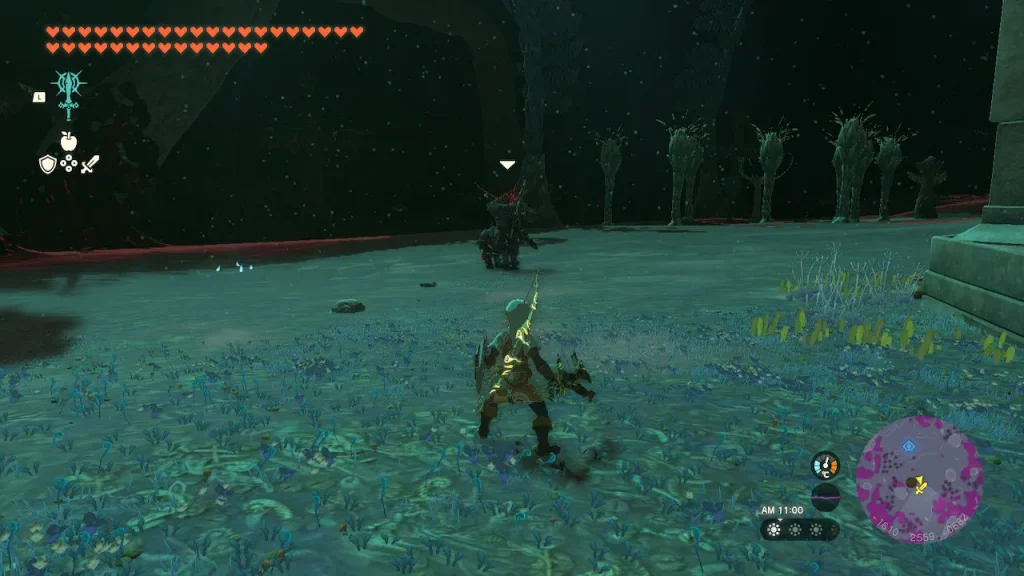
Task: Select the apple quick-item icon
Action: coord(68,141)
